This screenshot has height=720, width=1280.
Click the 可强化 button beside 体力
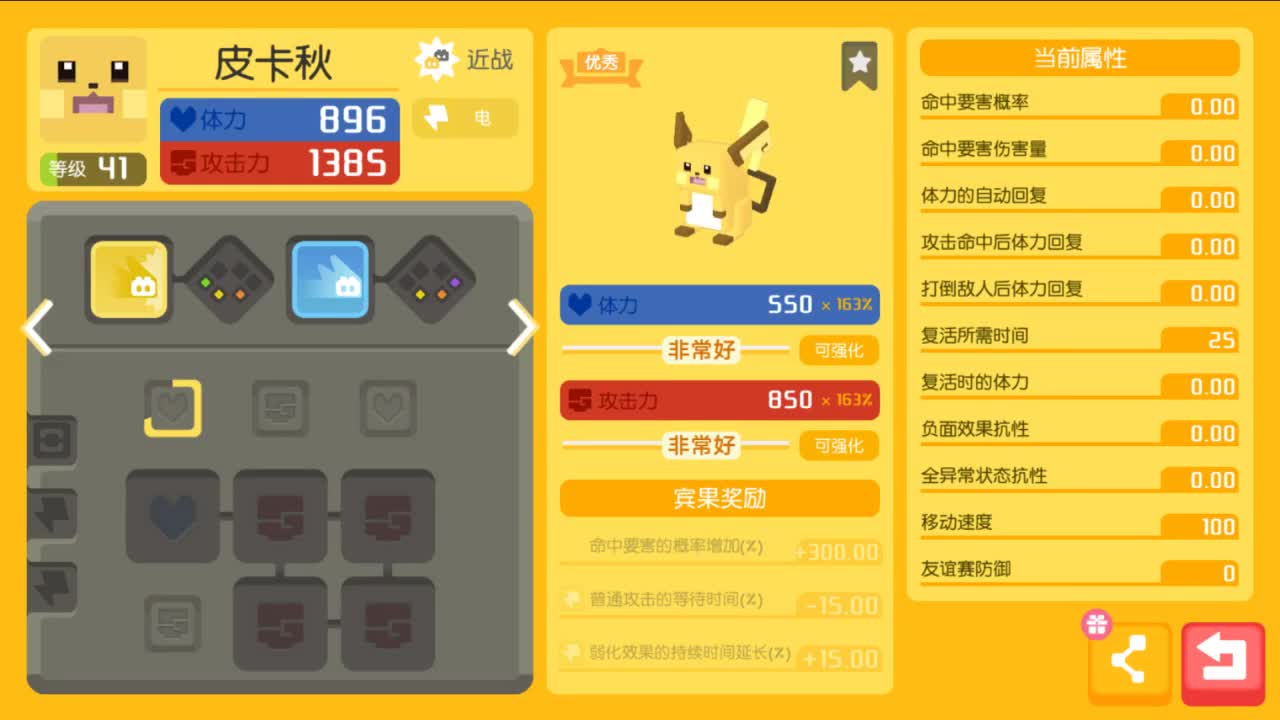click(x=840, y=351)
